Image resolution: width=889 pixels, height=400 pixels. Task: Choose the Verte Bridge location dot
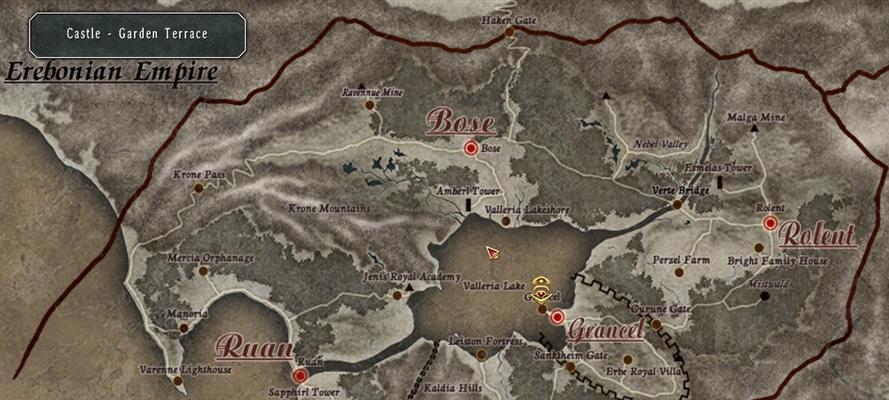pyautogui.click(x=677, y=204)
